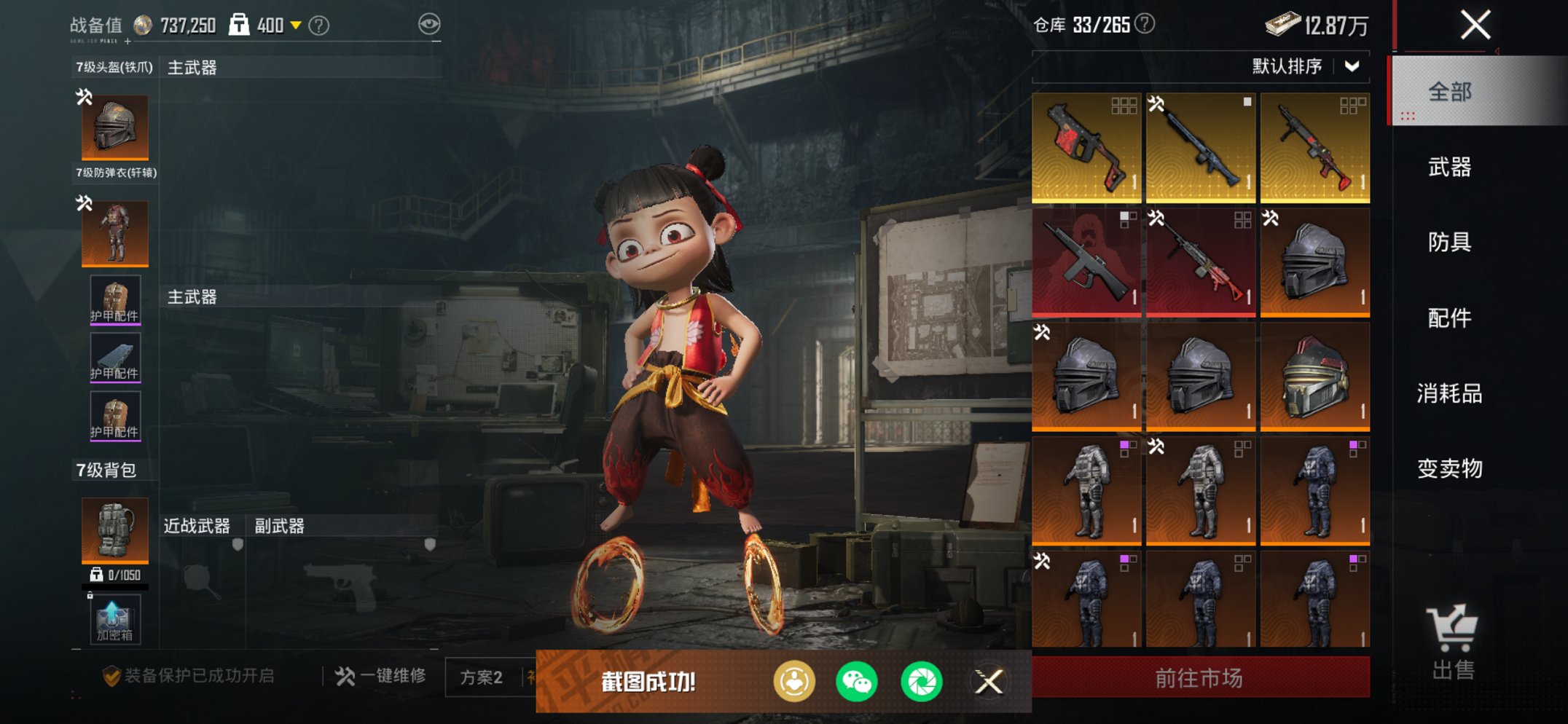Dismiss the 截图成功 screenshot banner

tap(989, 682)
